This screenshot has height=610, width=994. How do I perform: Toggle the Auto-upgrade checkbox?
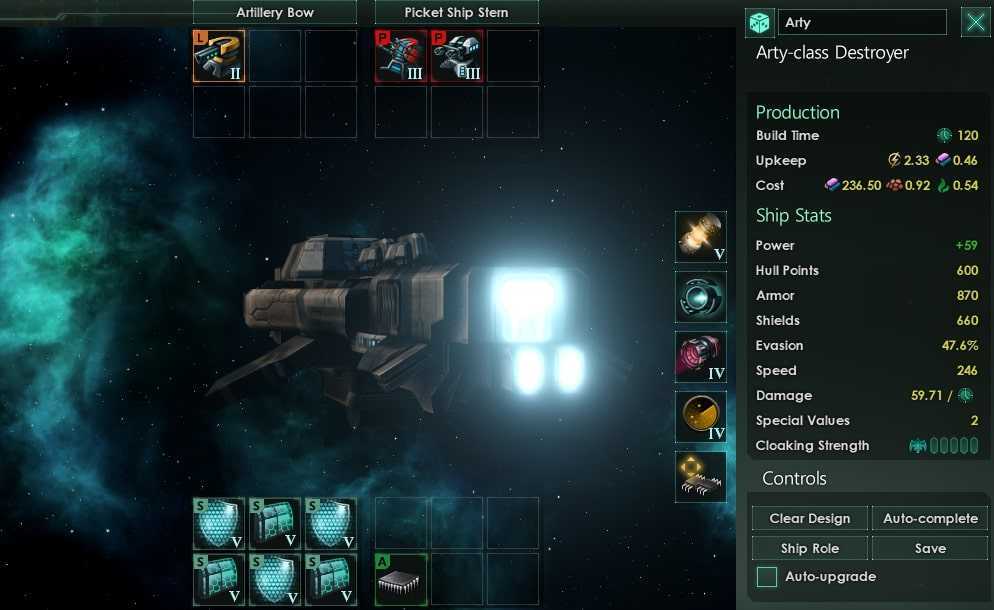pyautogui.click(x=767, y=577)
